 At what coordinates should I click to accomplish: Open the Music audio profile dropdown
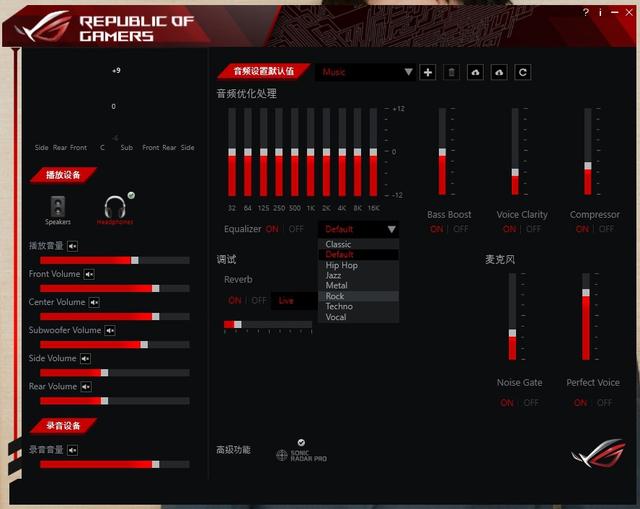366,72
